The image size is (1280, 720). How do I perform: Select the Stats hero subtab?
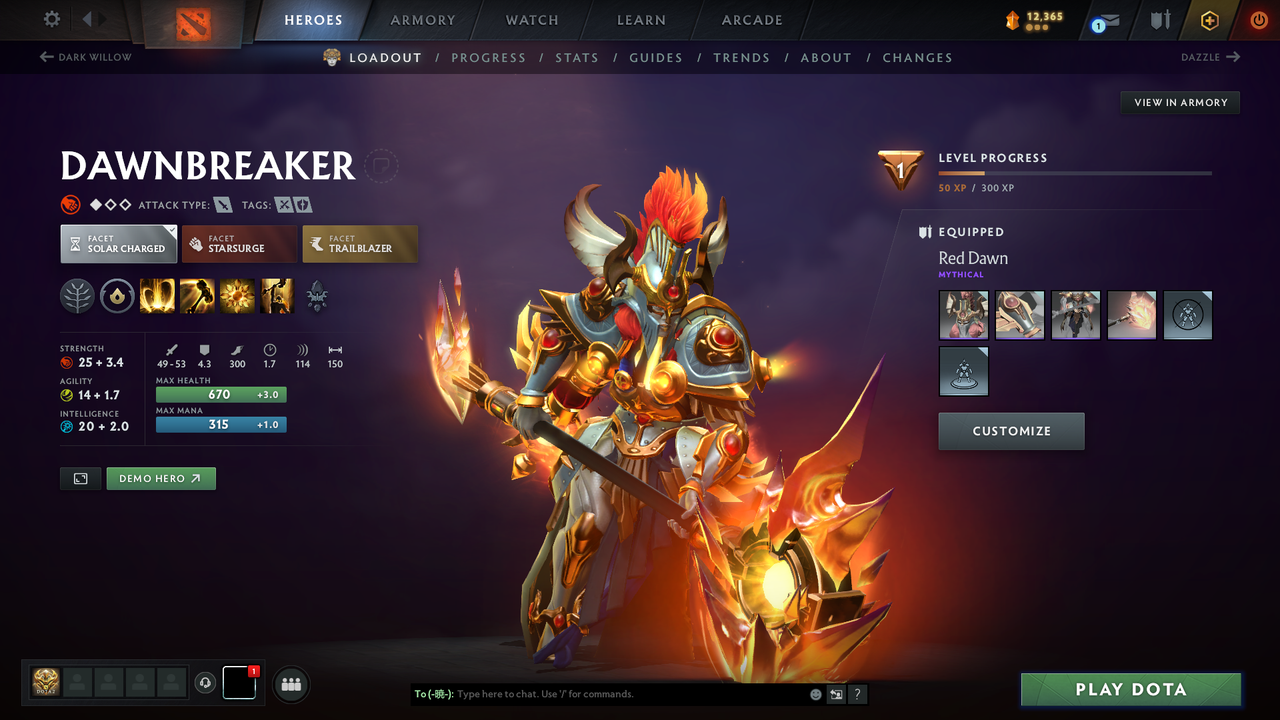point(577,58)
